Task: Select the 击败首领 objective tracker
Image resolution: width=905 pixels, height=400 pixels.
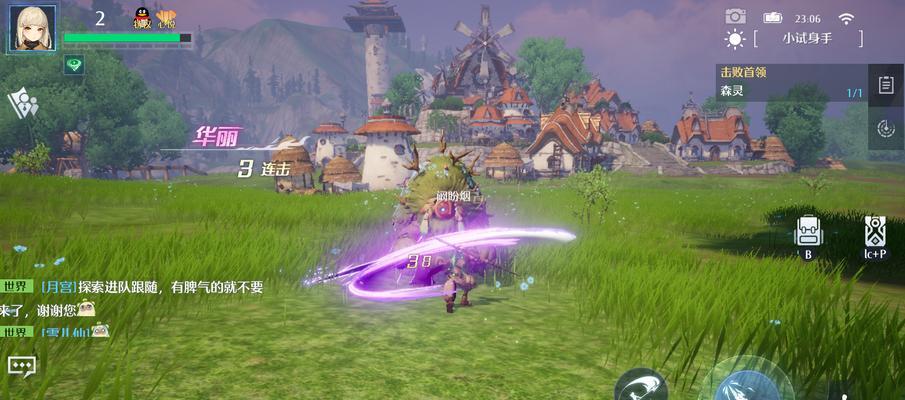Action: pos(790,82)
